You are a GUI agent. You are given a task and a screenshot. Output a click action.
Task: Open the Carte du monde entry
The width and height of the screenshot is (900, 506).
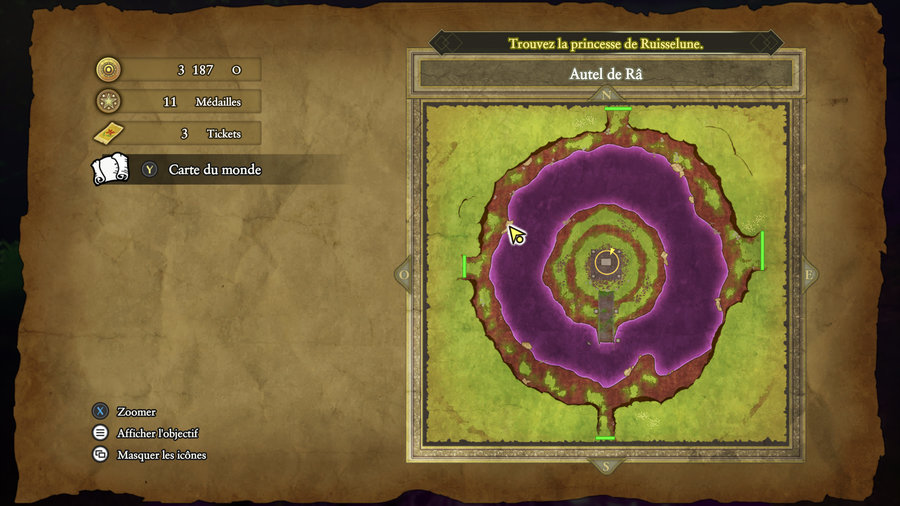pyautogui.click(x=214, y=170)
